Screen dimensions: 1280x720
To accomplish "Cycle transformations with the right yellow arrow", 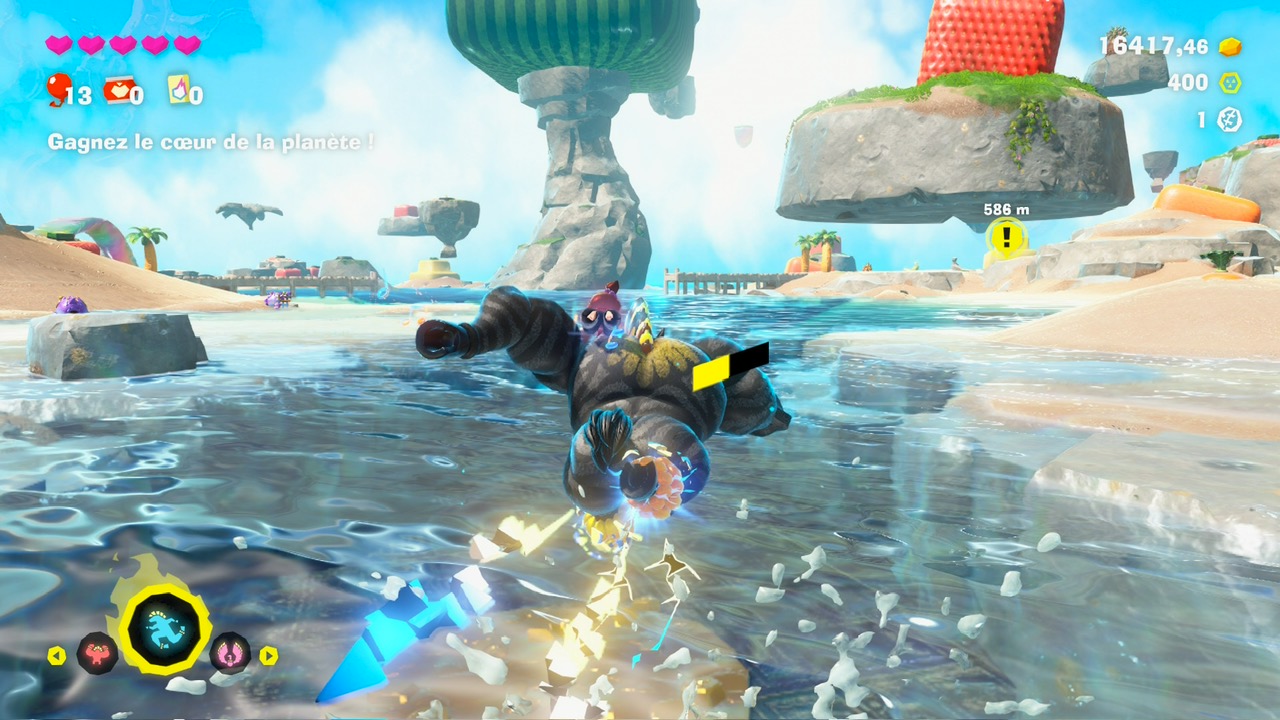I will click(269, 656).
